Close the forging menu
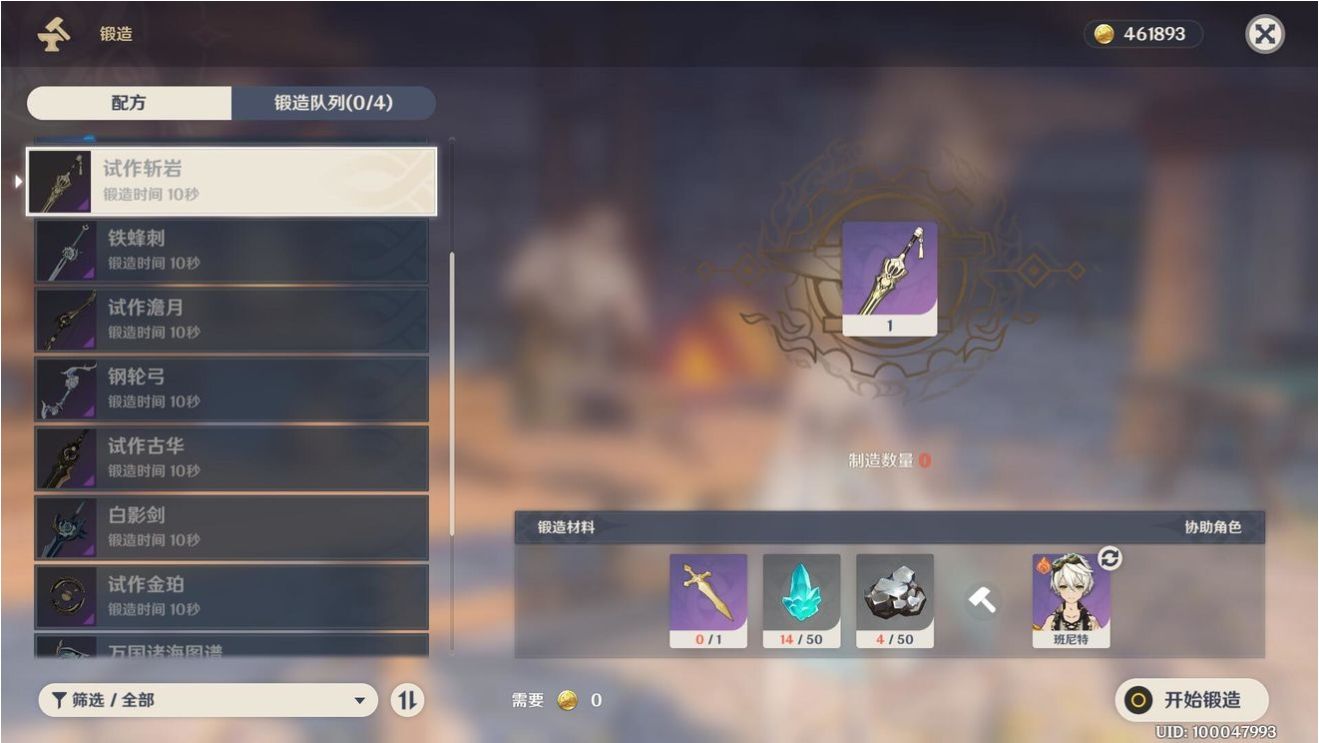1319x743 pixels. point(1264,35)
